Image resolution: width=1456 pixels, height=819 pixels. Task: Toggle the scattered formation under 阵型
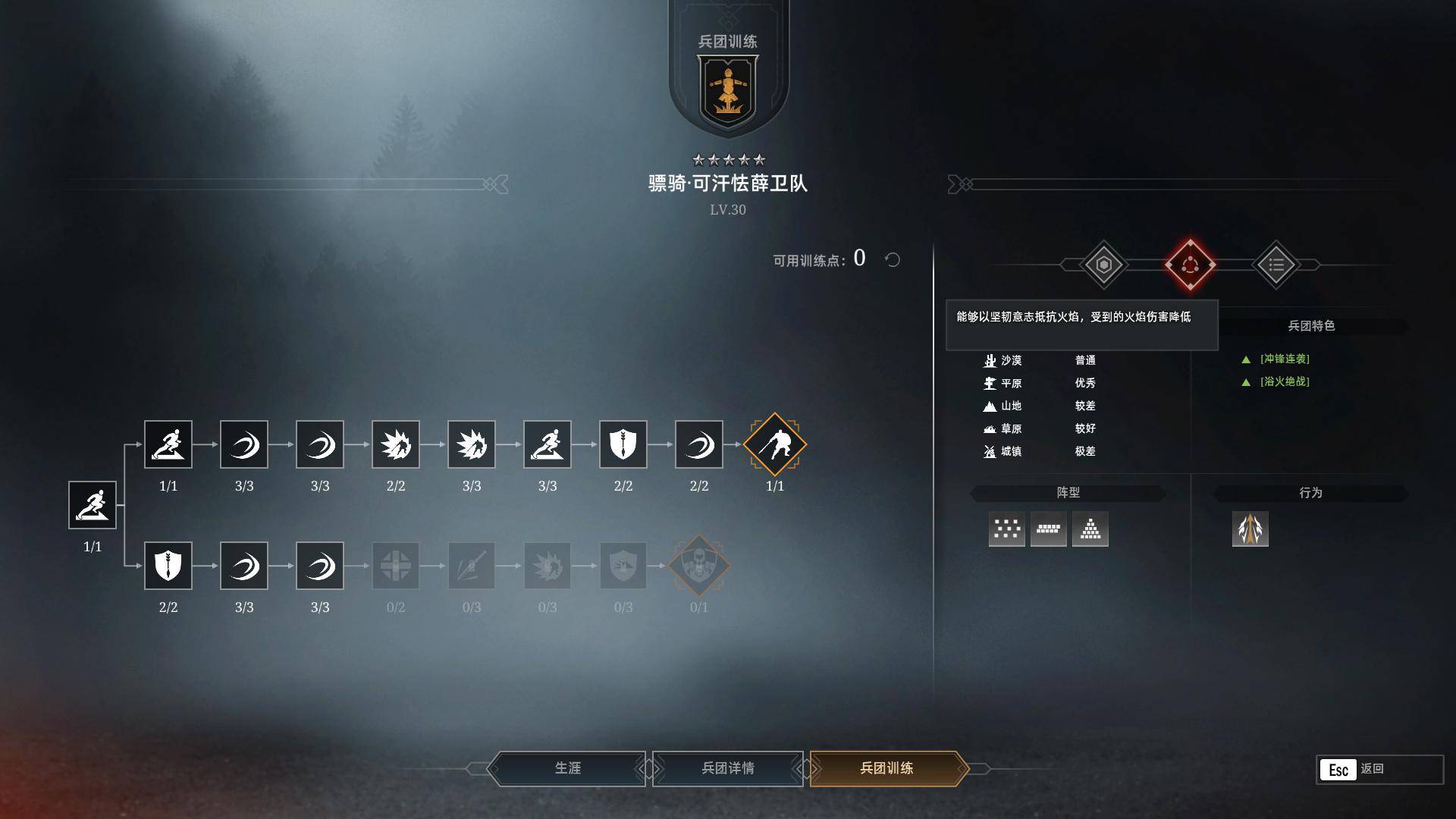click(1006, 529)
